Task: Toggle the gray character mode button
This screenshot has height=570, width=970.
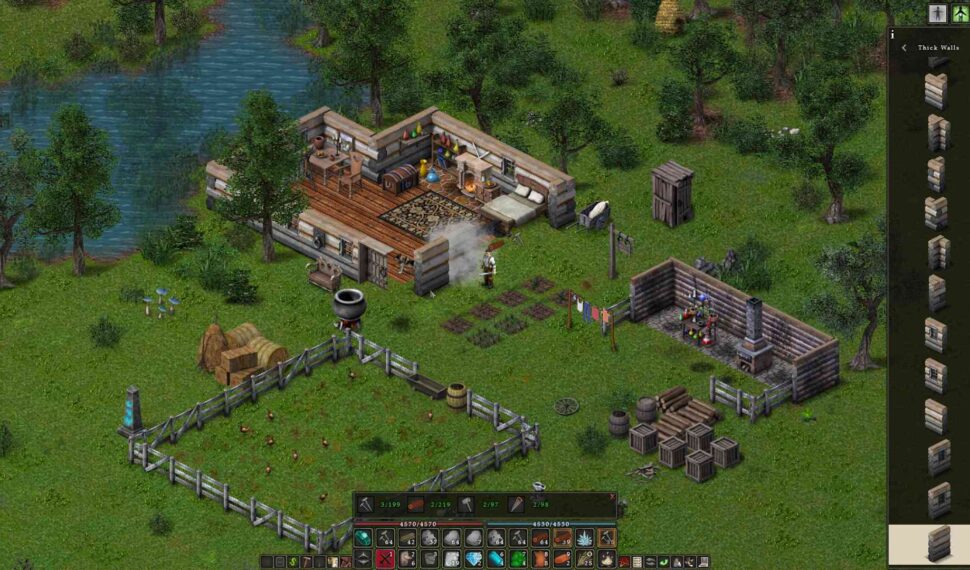Action: pos(937,12)
